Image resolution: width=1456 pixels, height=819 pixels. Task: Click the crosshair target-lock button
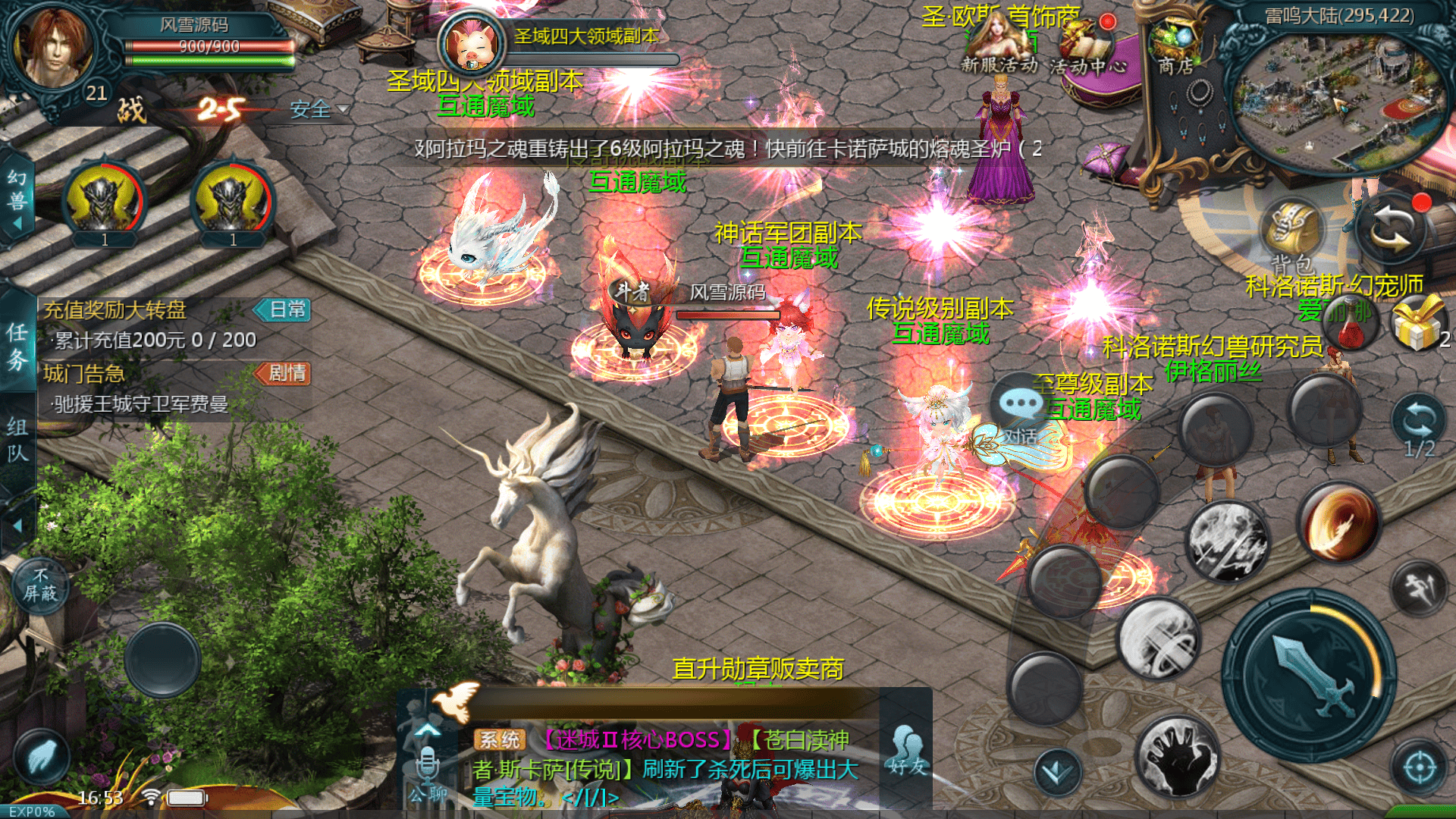[1419, 767]
